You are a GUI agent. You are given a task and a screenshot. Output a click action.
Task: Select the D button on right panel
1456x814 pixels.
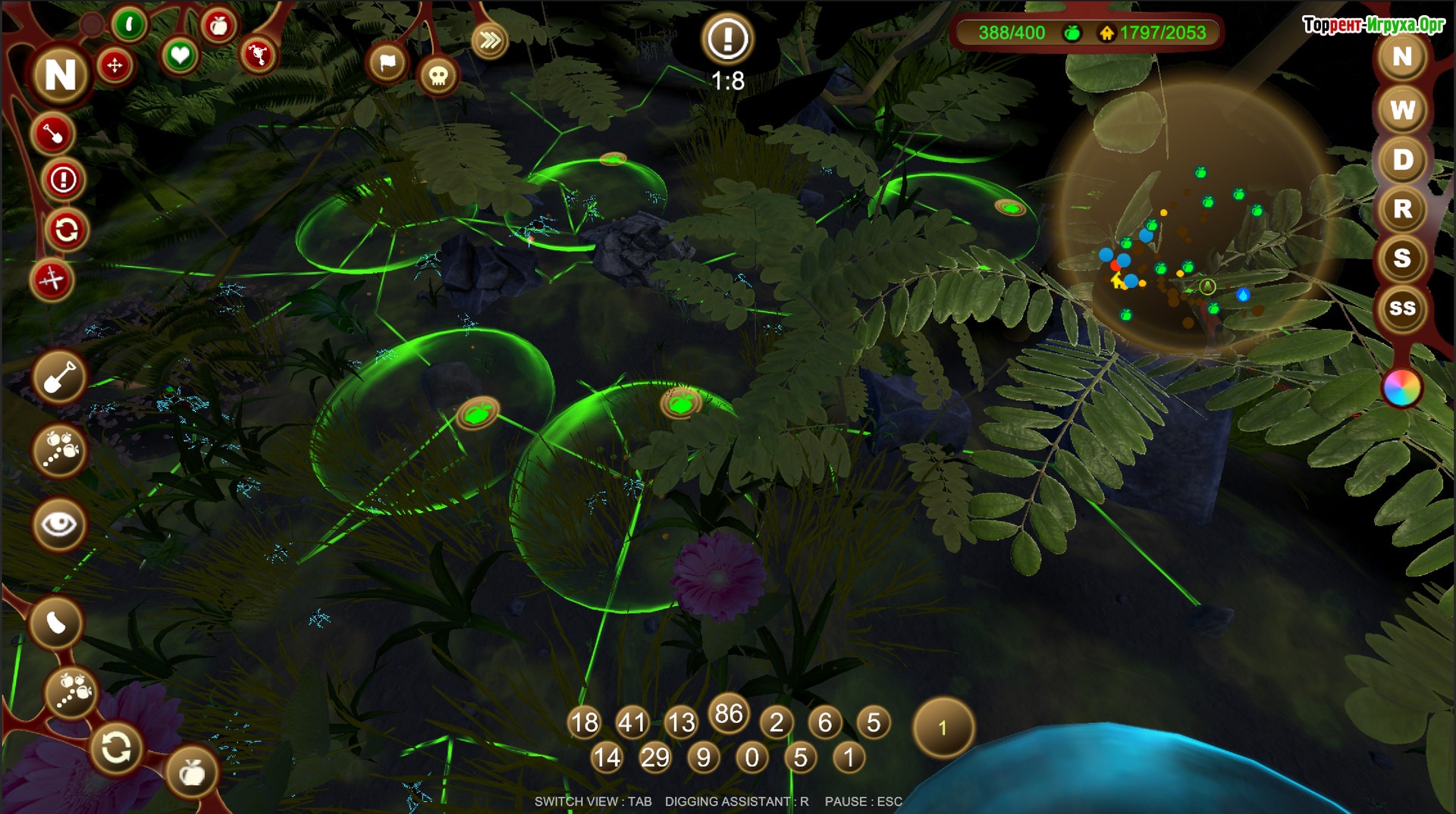[x=1402, y=160]
